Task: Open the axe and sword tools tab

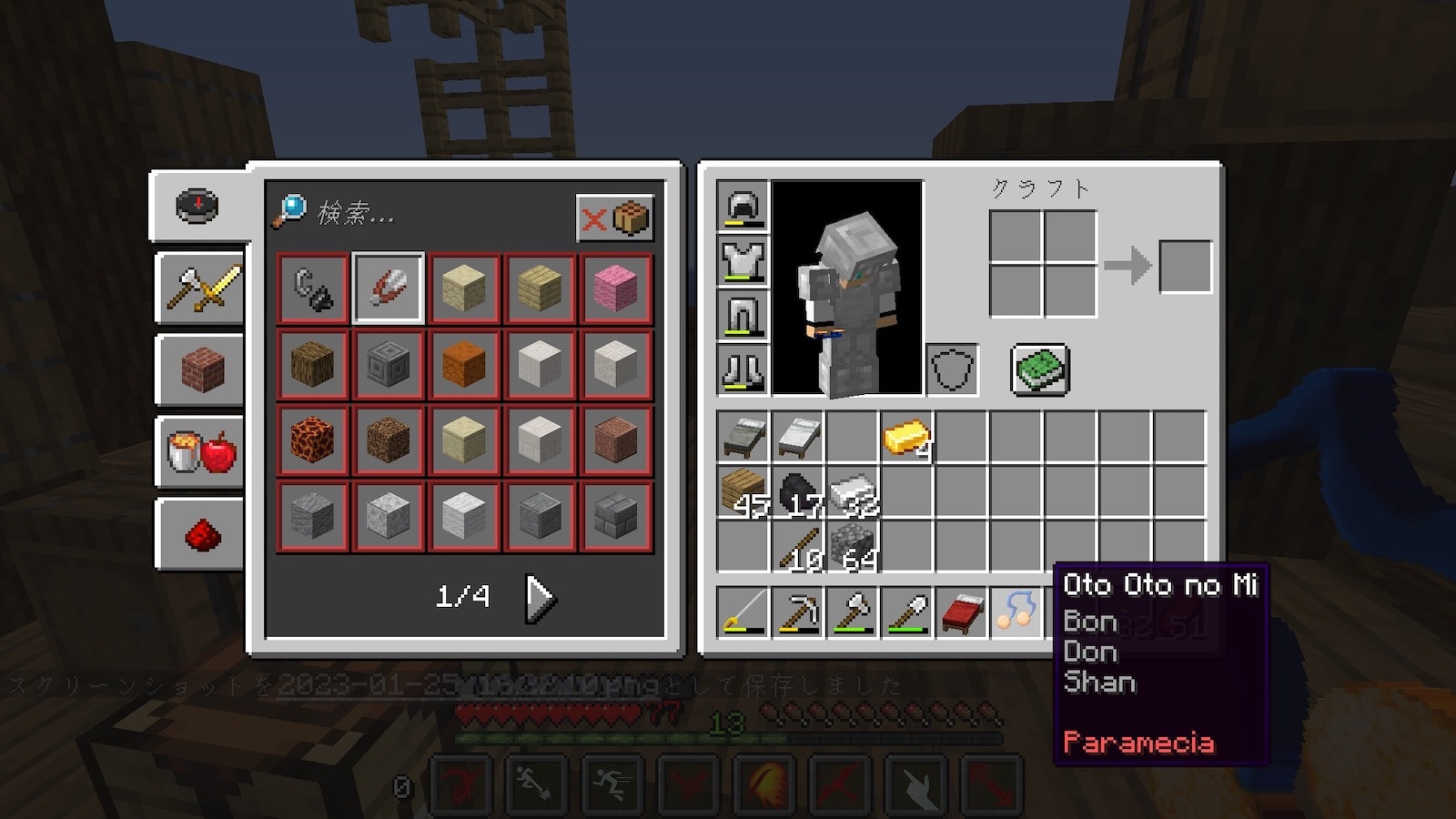Action: coord(202,288)
